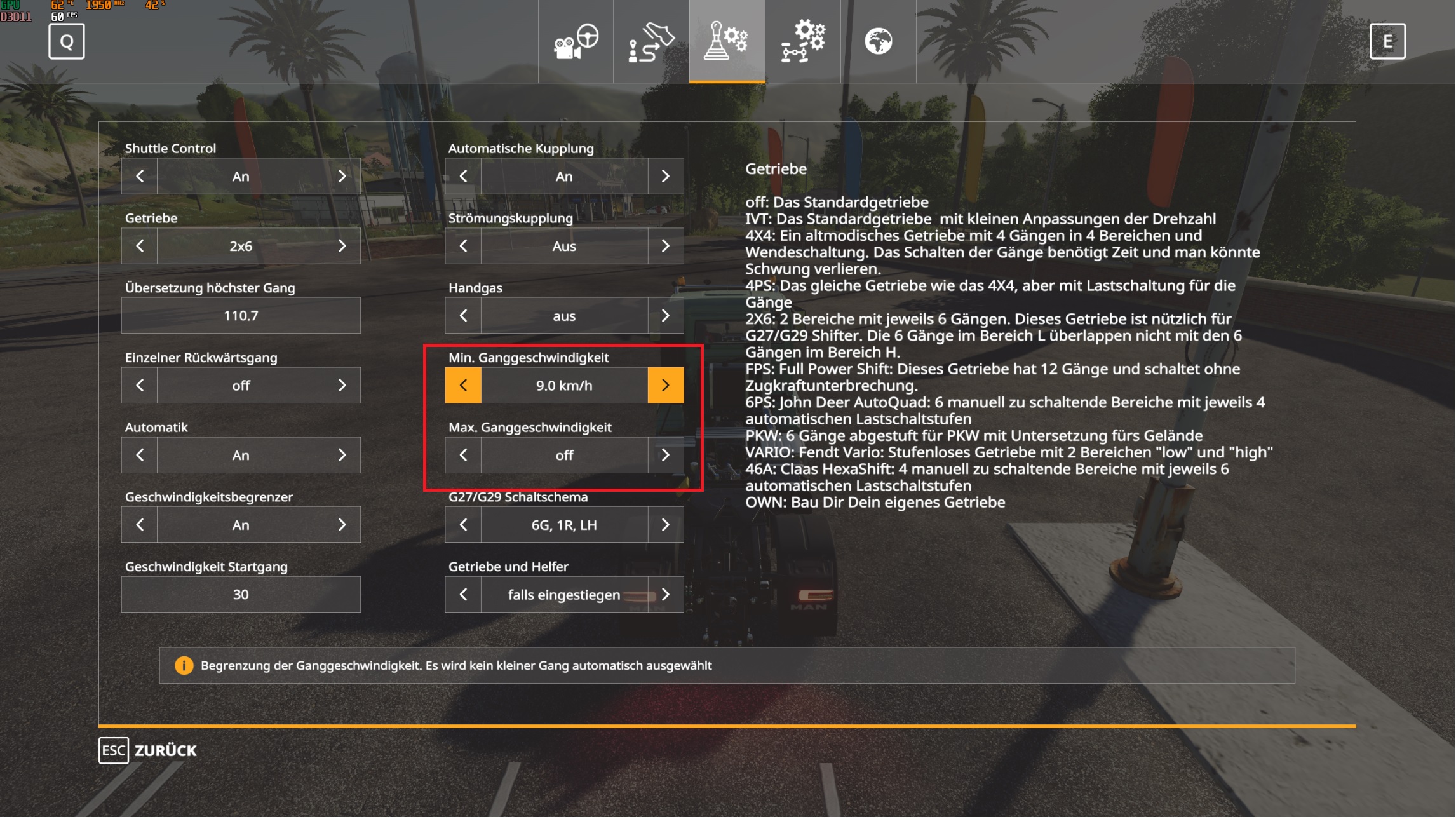Click the Q shortcut button top left
The image size is (1456, 819).
pyautogui.click(x=65, y=42)
